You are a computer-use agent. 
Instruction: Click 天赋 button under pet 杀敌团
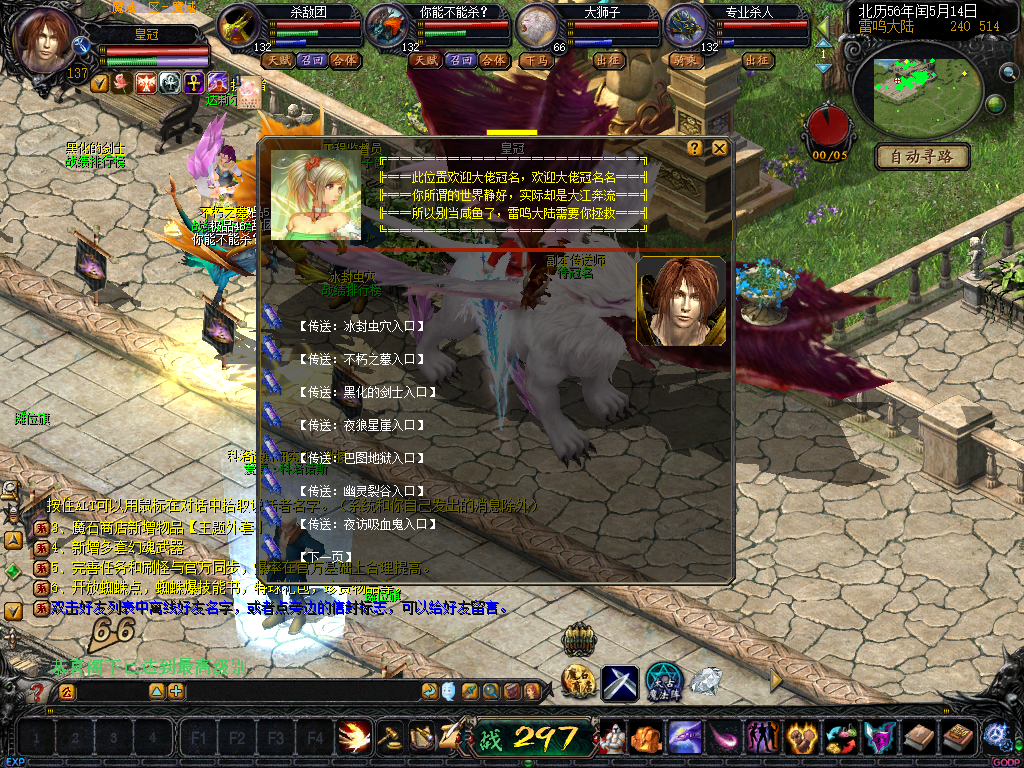point(278,60)
